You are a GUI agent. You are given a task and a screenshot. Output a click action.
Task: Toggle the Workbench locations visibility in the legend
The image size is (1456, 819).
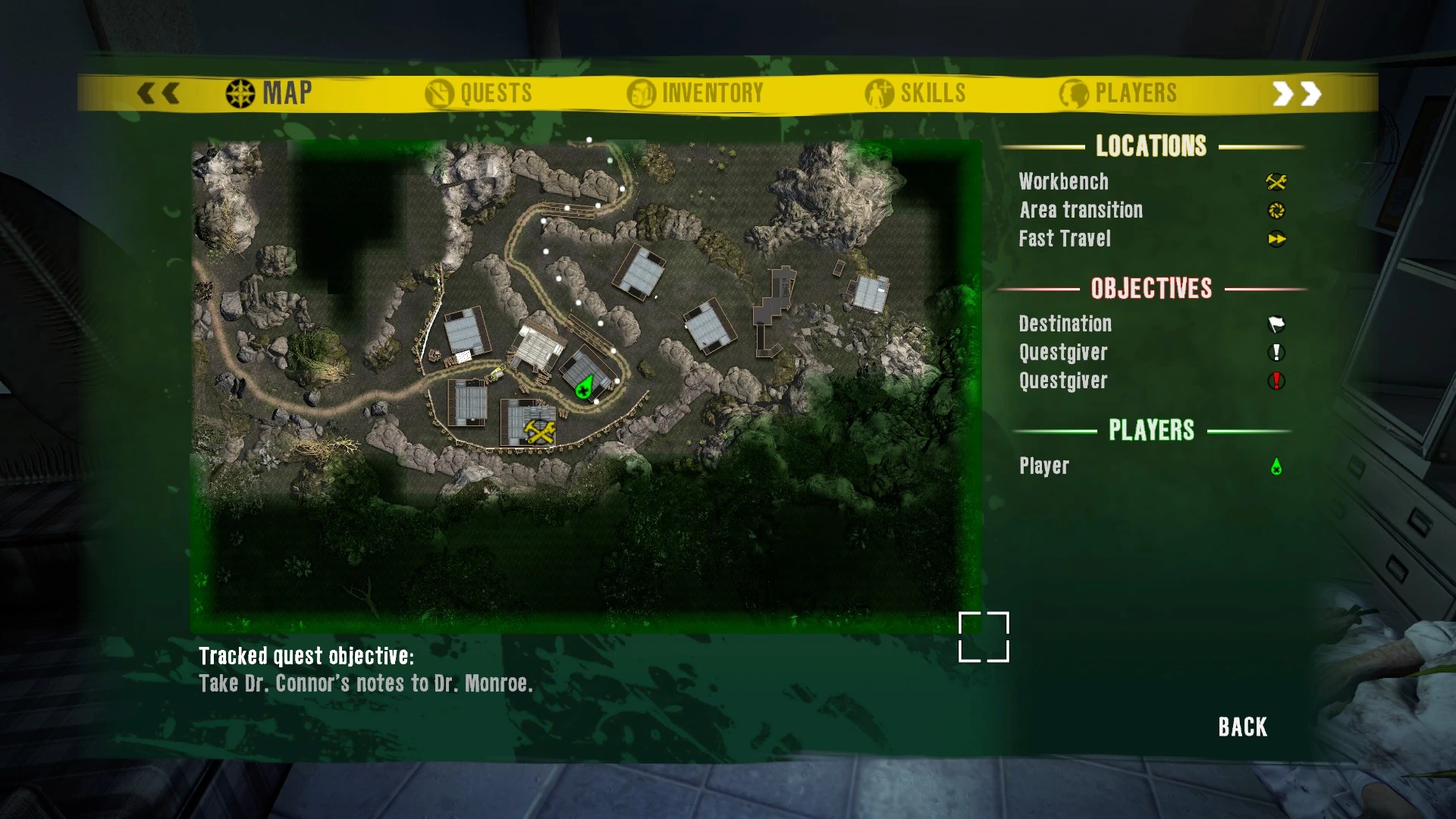coord(1063,181)
